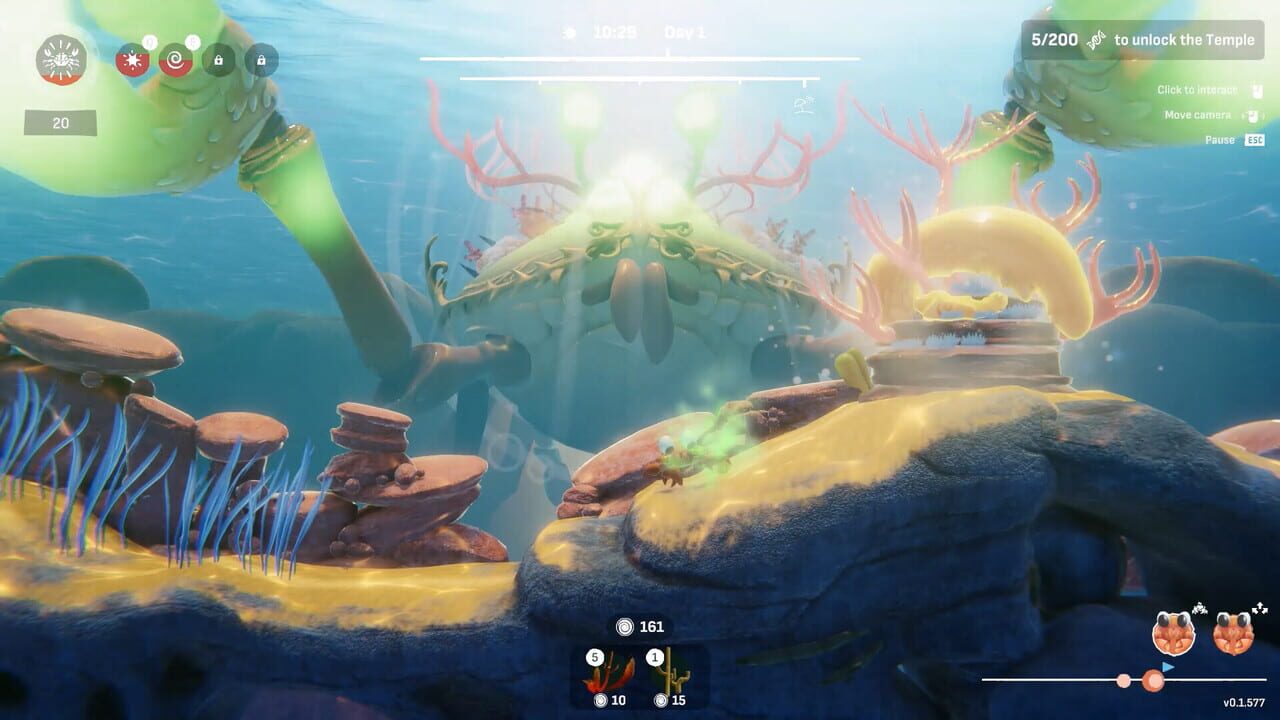
Task: Toggle the sun icon next to the day timer
Action: point(570,31)
